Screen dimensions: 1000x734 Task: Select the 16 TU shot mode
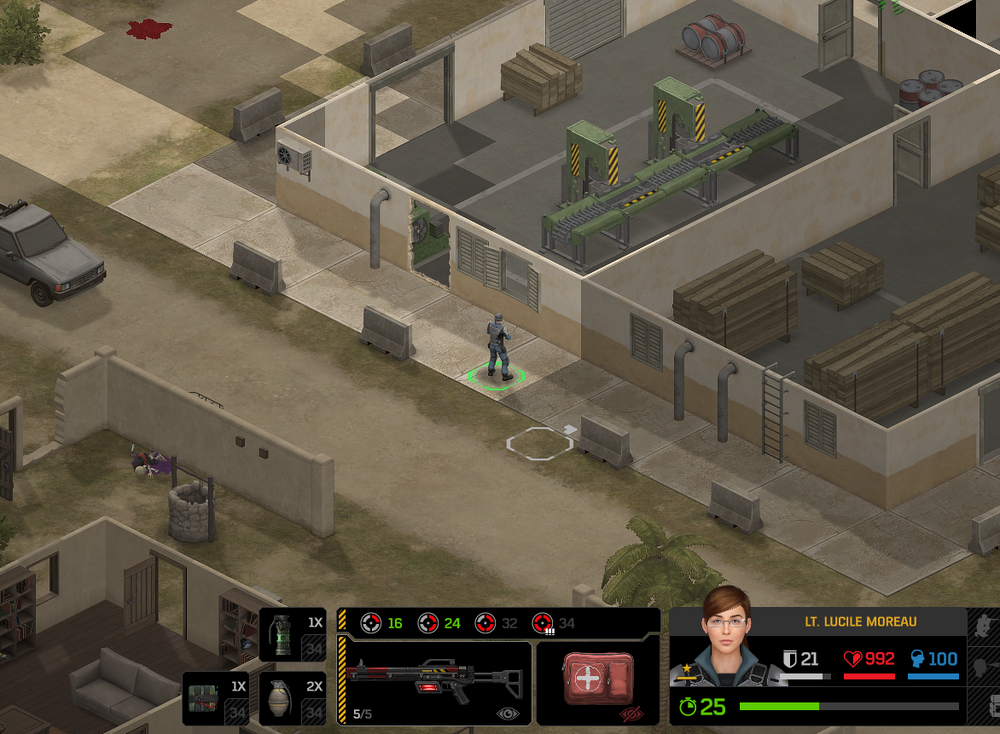point(381,623)
